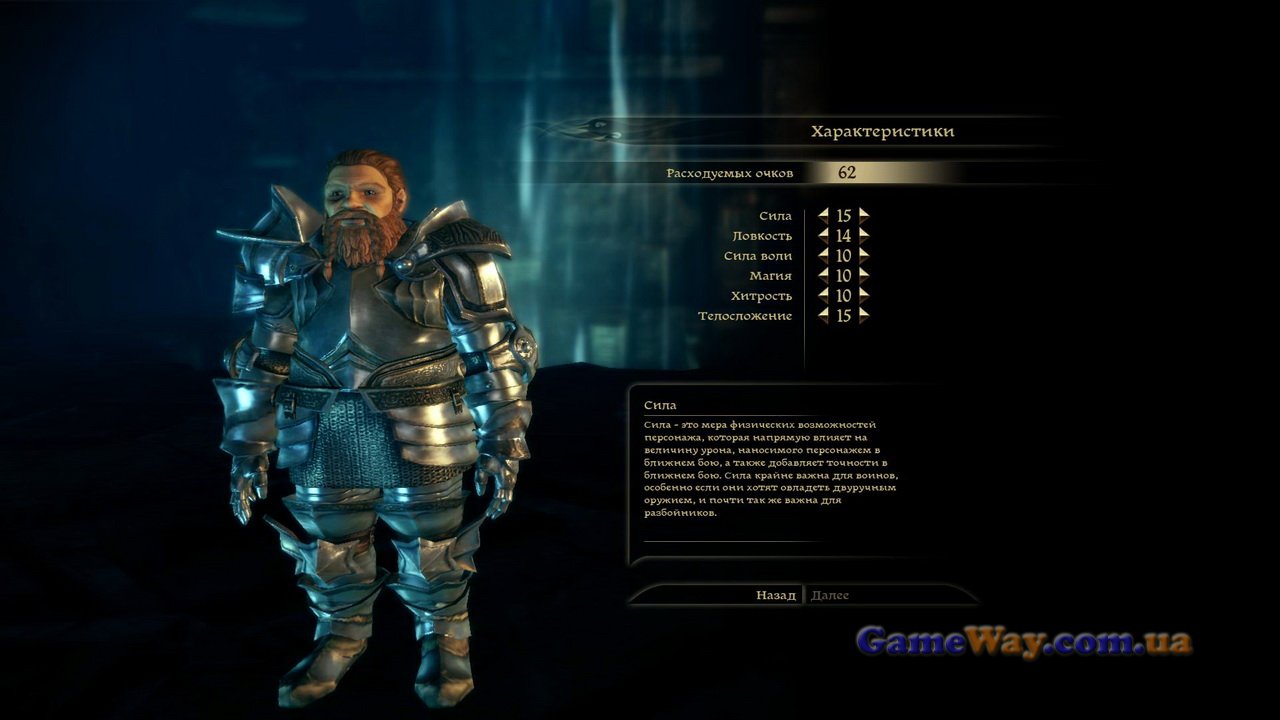Raise the Сила воли value
The image size is (1280, 720).
tap(864, 255)
